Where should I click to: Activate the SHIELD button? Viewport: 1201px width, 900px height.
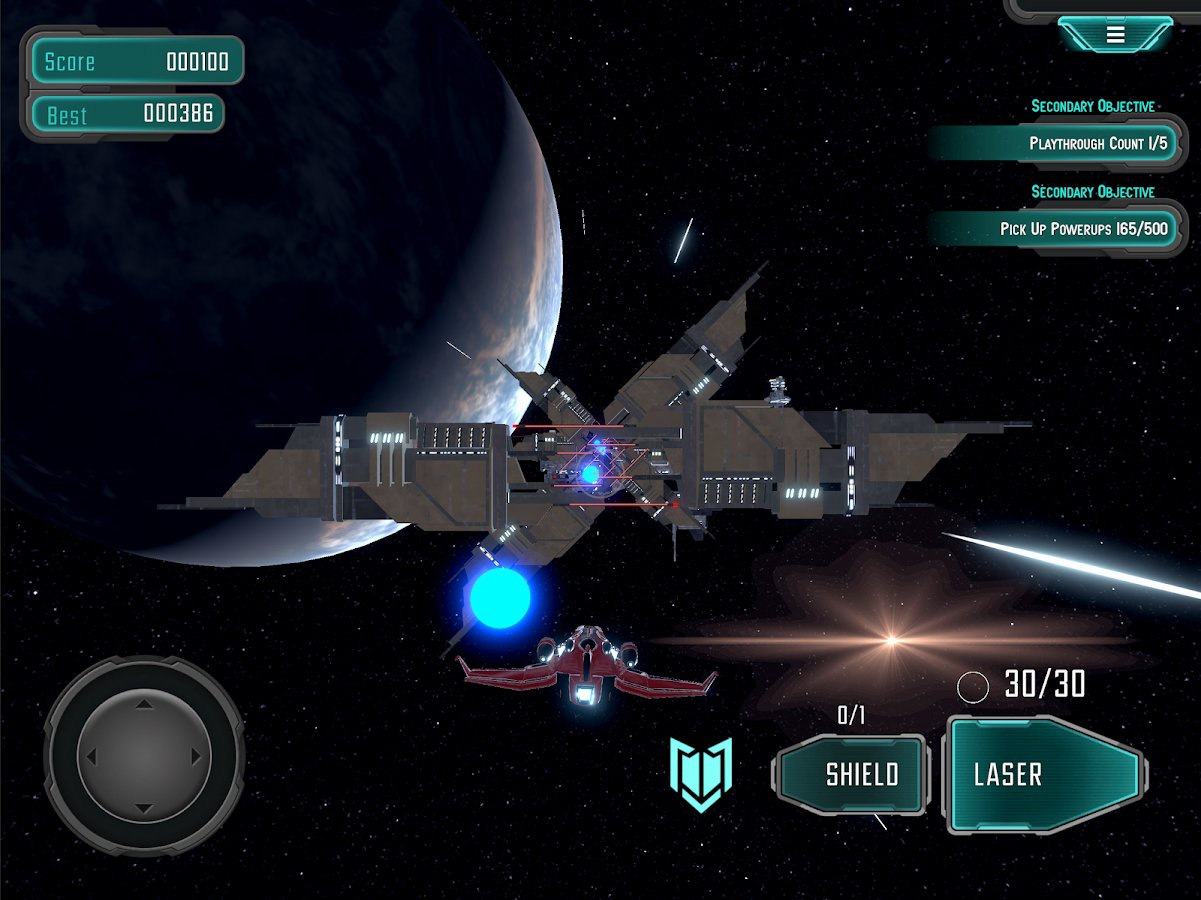point(852,774)
